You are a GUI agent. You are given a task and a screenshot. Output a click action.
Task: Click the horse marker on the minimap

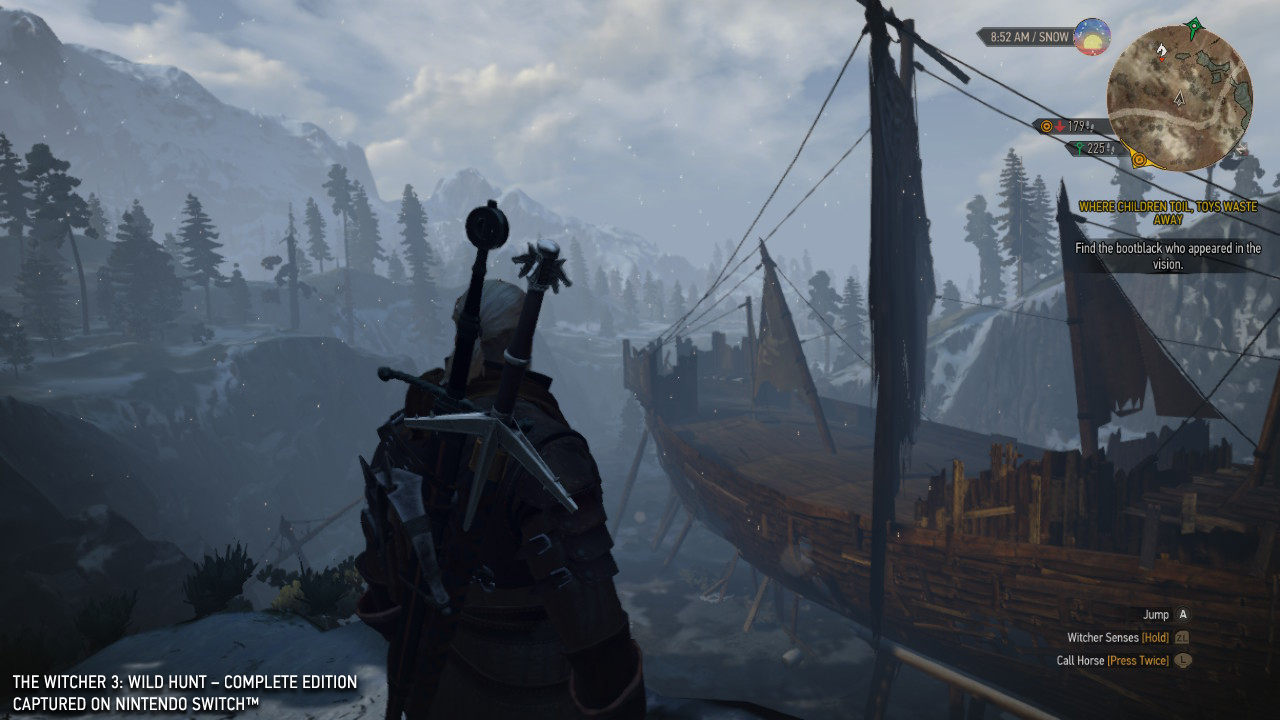pos(1161,48)
